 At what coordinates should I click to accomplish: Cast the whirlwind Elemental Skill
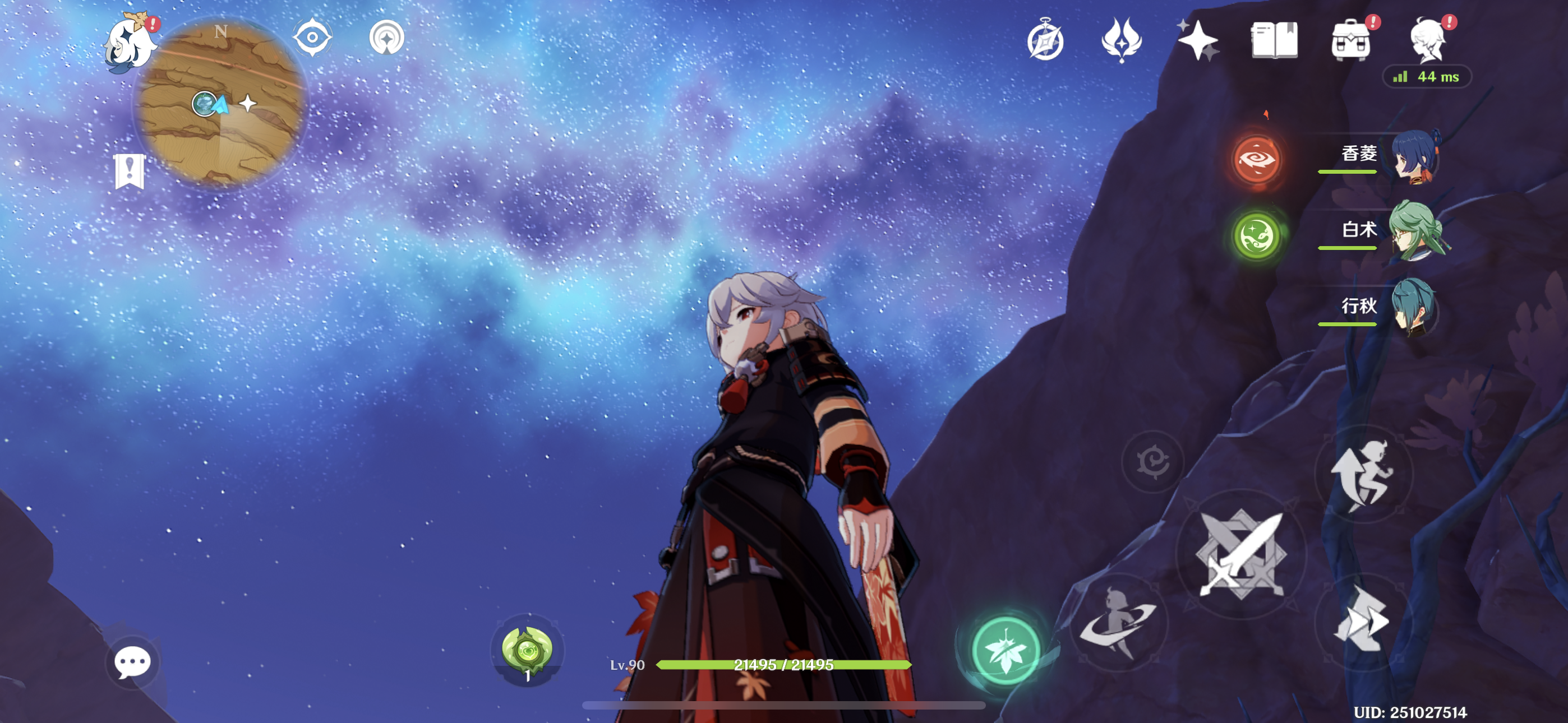(x=1119, y=622)
